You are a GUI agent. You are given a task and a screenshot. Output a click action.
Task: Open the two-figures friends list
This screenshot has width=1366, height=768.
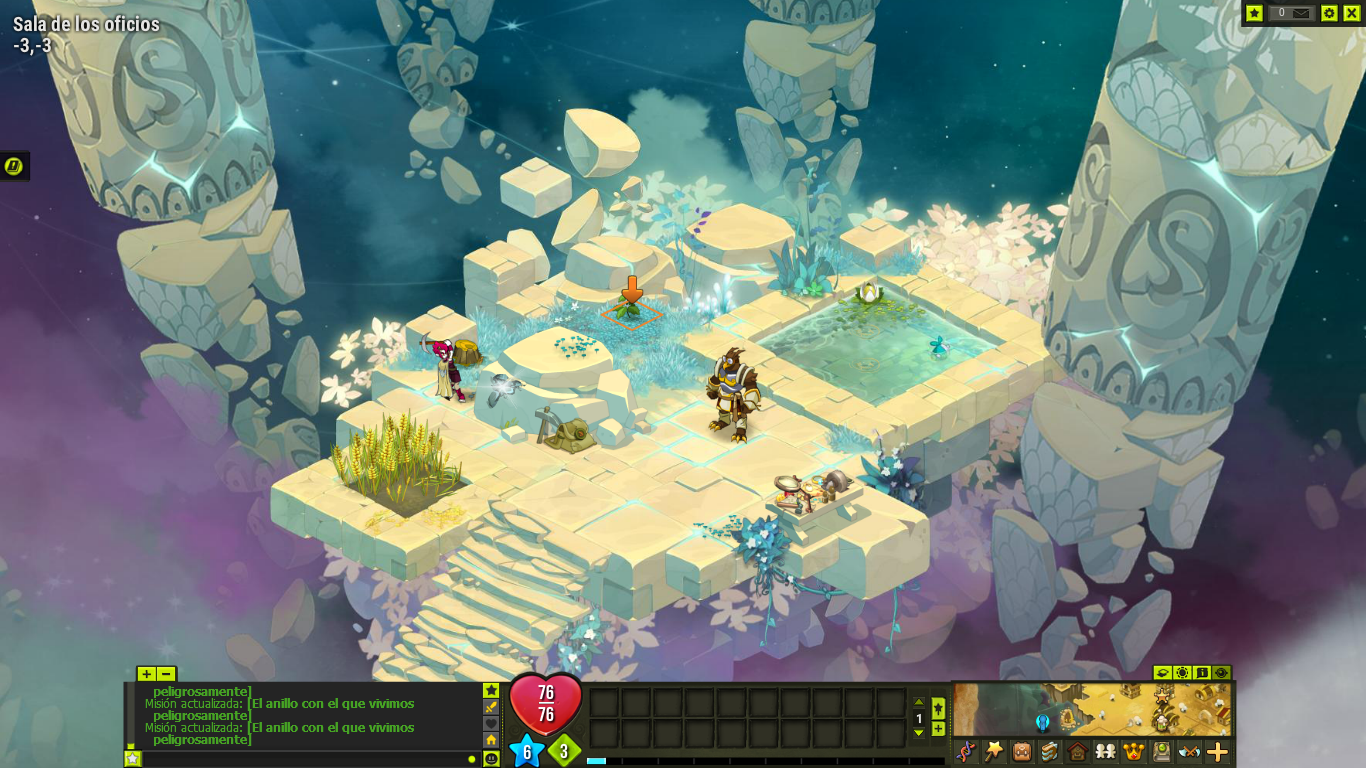point(1105,752)
